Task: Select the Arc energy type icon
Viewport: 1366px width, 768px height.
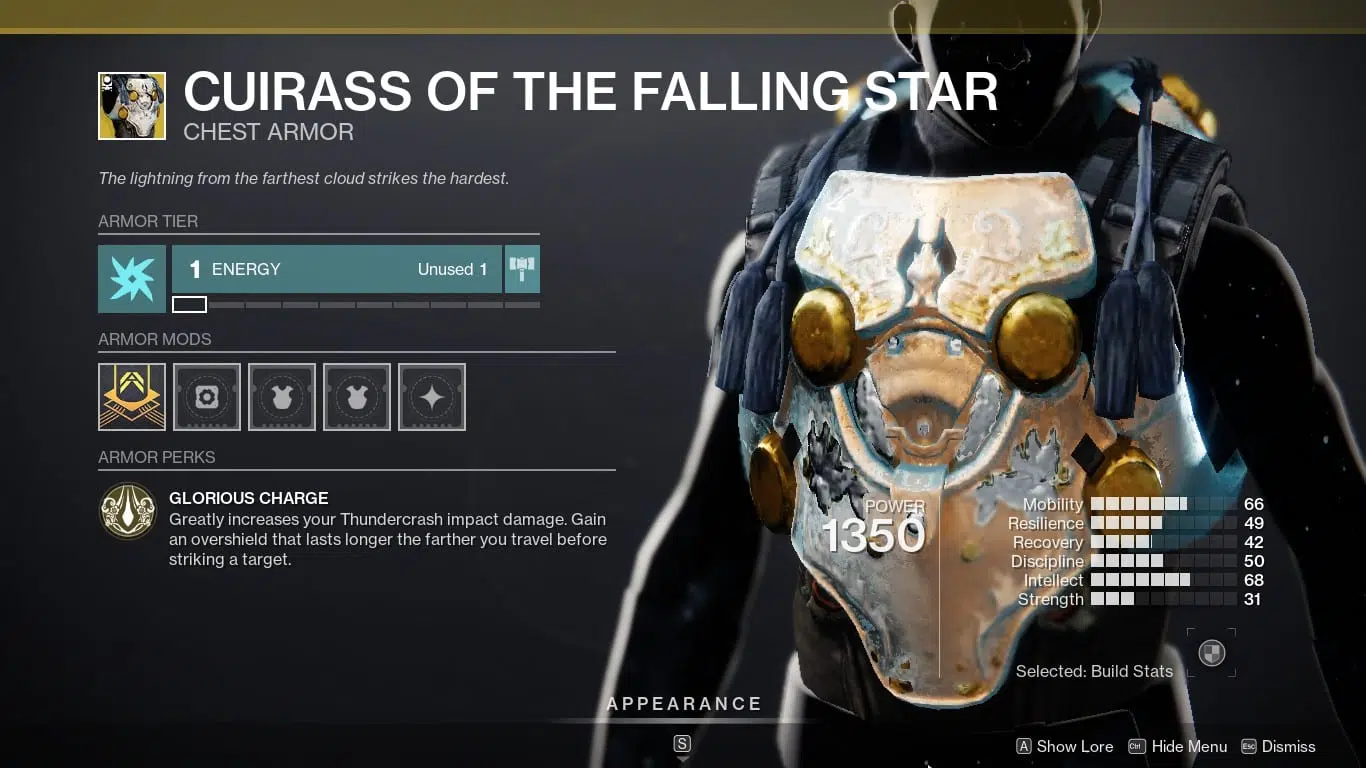Action: [132, 279]
